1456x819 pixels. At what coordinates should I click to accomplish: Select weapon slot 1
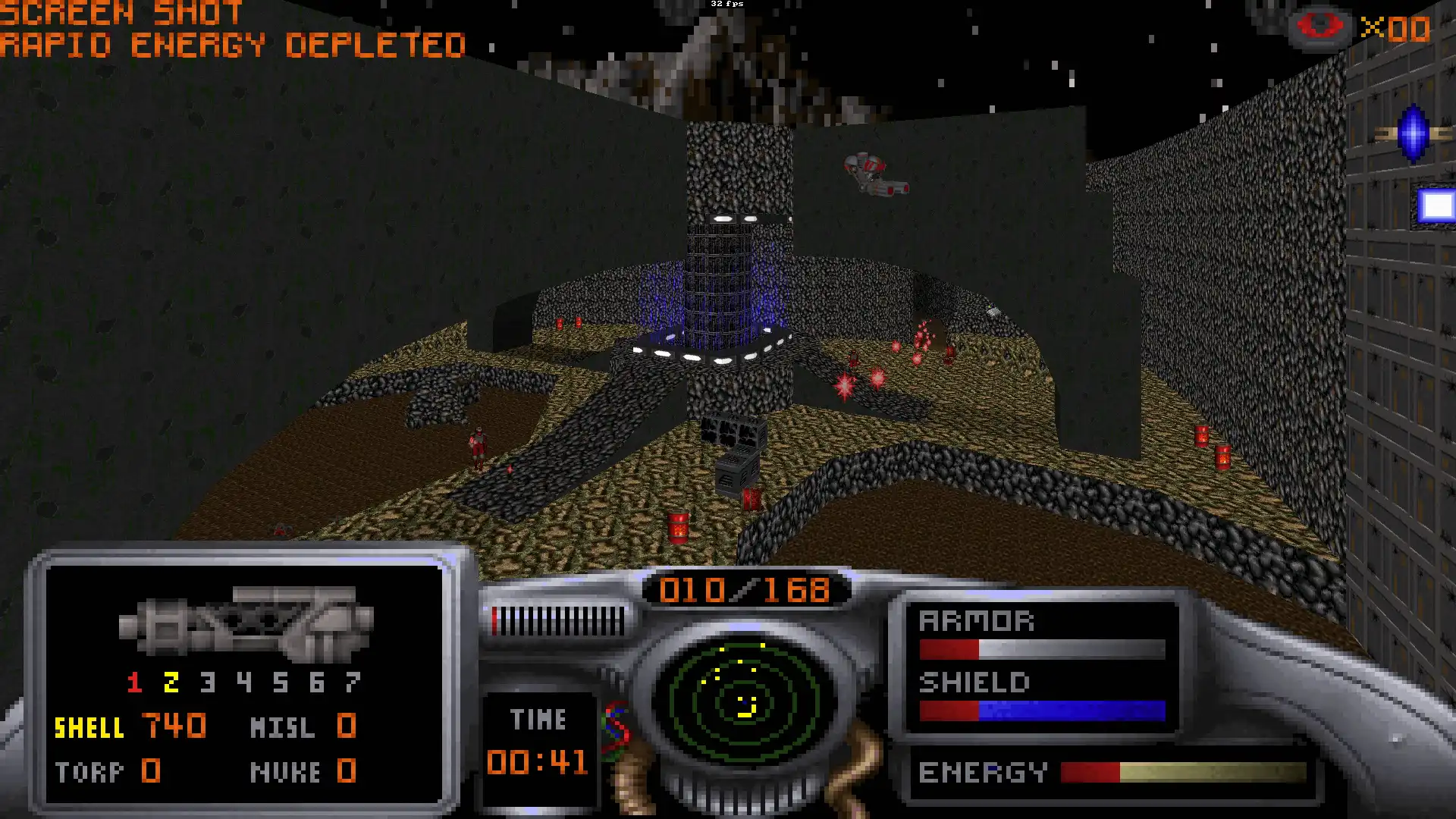135,682
